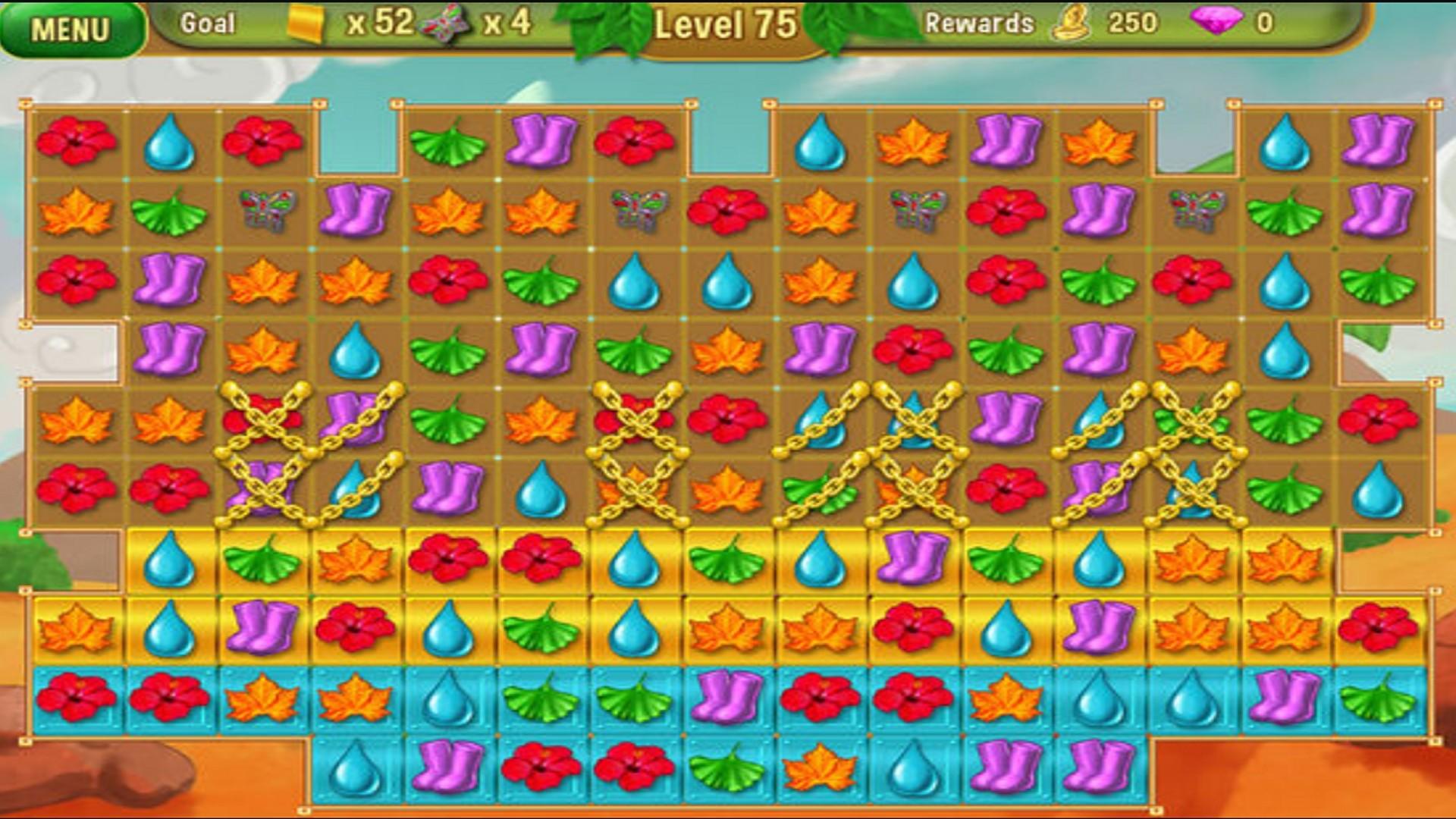The height and width of the screenshot is (819, 1456).
Task: Click the gold tile goal icon
Action: point(303,23)
